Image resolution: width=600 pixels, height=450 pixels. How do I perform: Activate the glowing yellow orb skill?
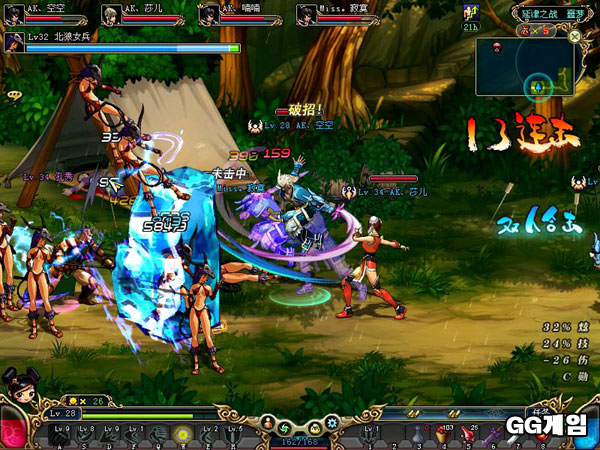[x=183, y=434]
